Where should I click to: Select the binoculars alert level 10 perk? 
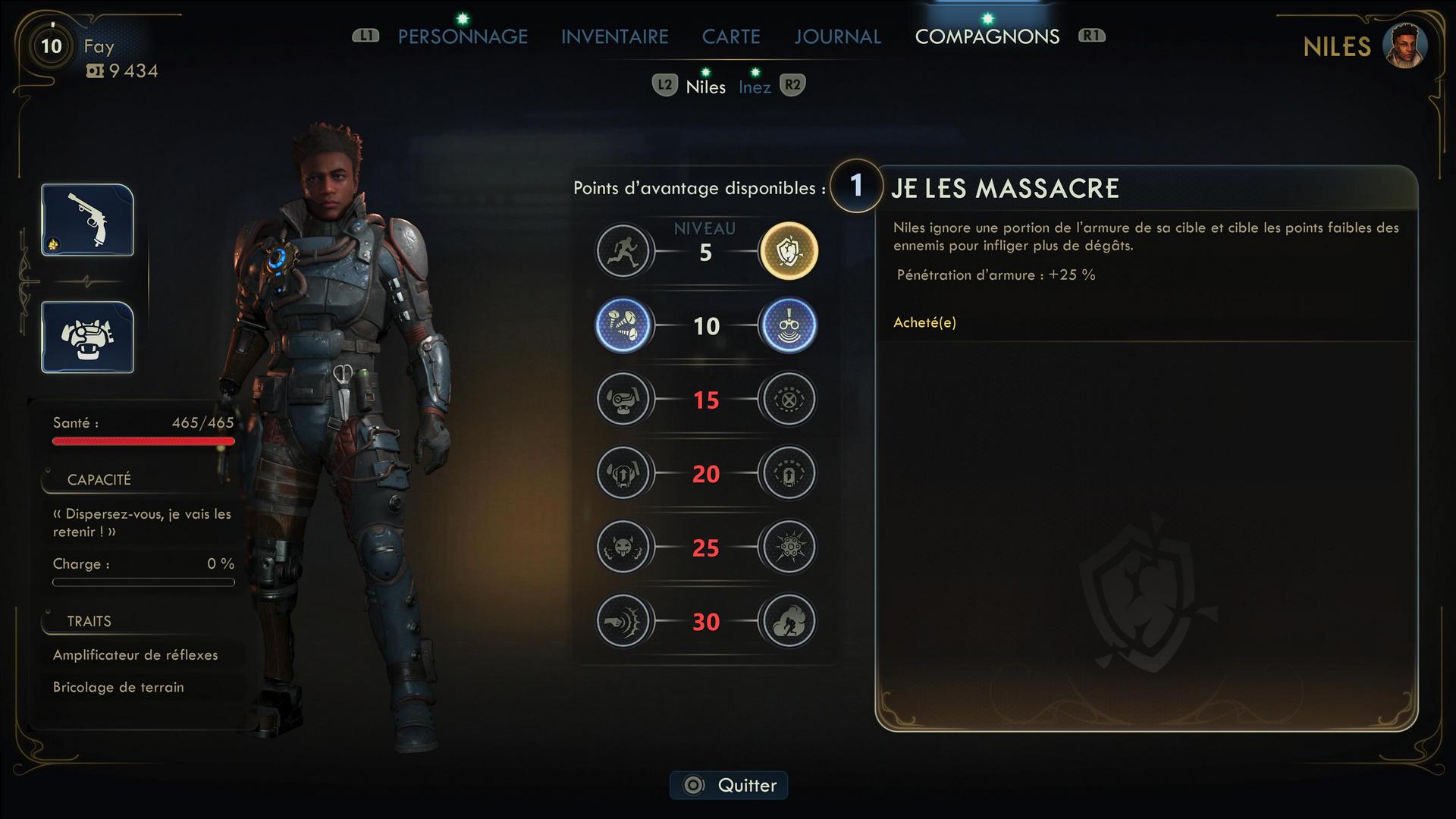point(789,325)
